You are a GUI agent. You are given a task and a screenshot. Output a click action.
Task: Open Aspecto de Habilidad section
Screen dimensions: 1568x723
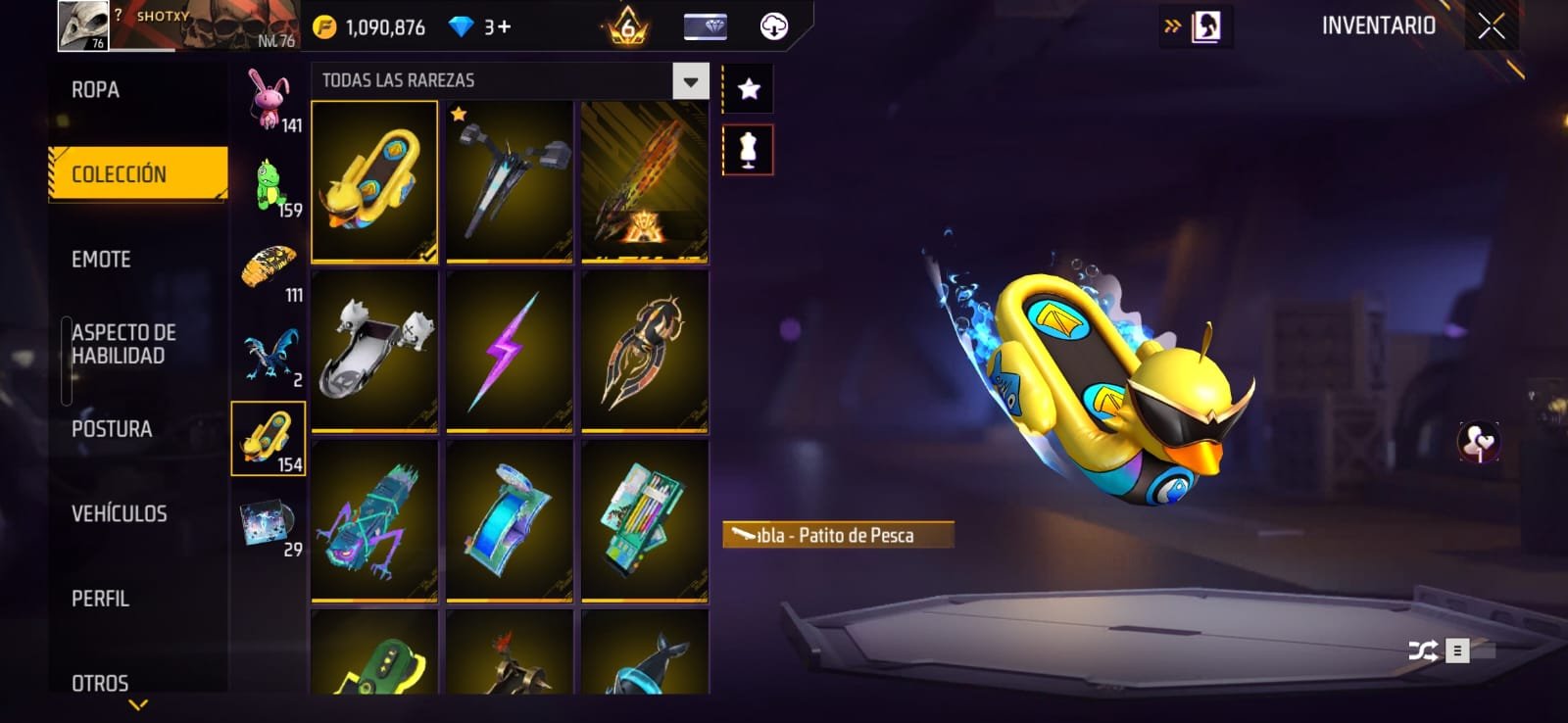pyautogui.click(x=123, y=344)
